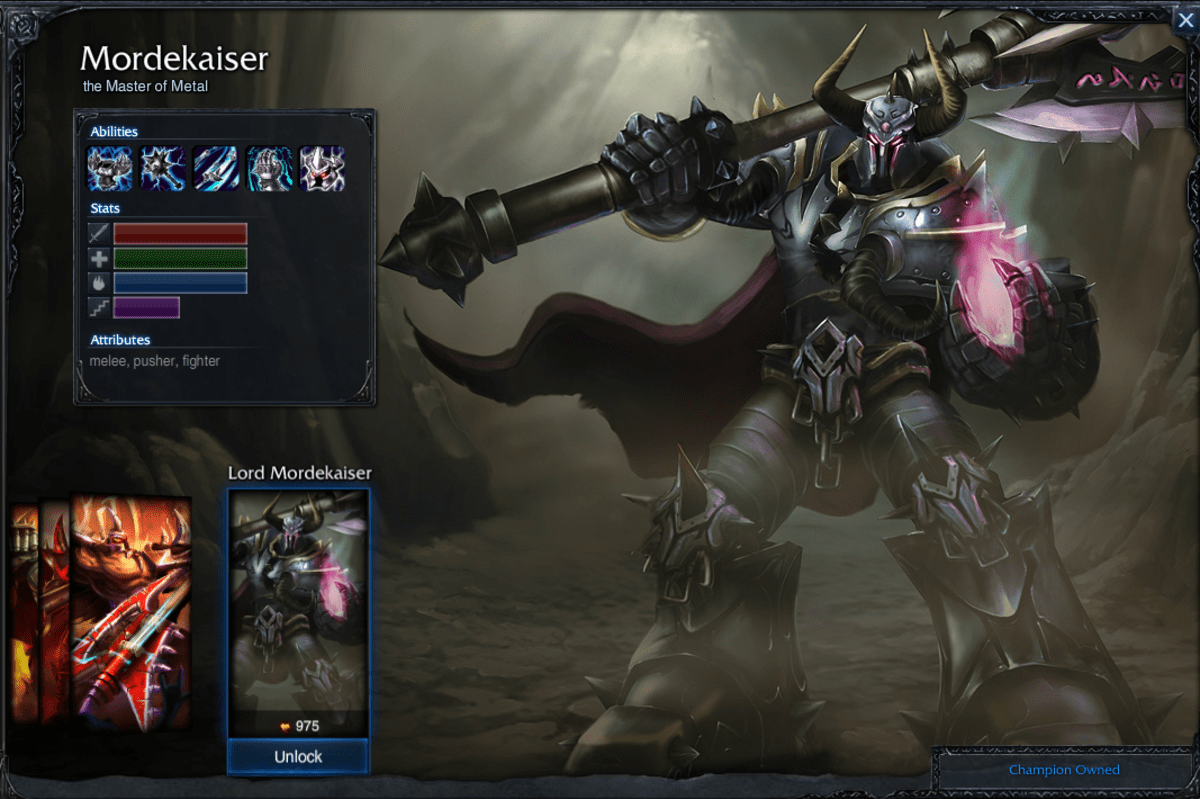The width and height of the screenshot is (1200, 799).
Task: Select the spinning blades ability icon
Action: coord(216,168)
